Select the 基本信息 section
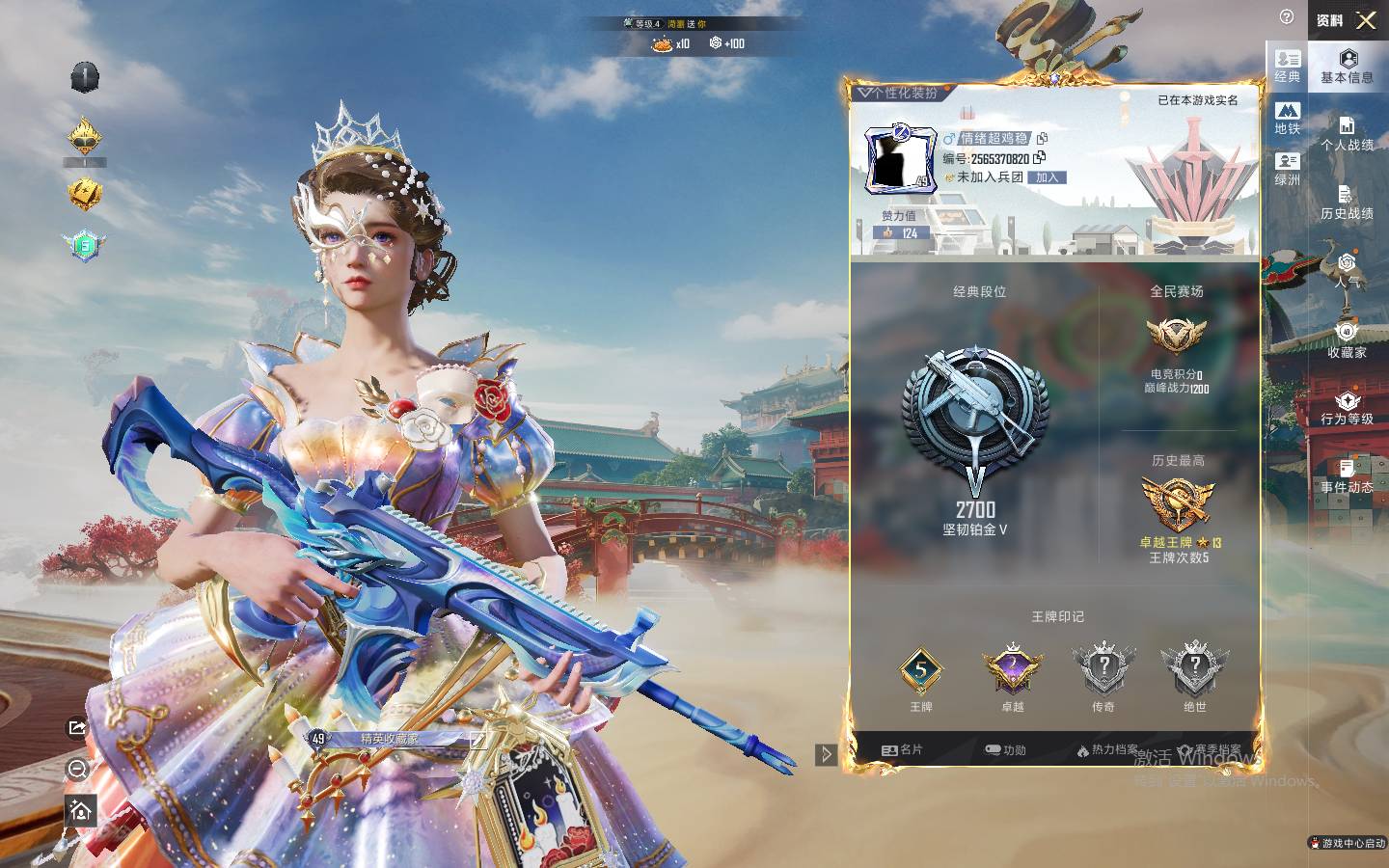 (x=1348, y=67)
